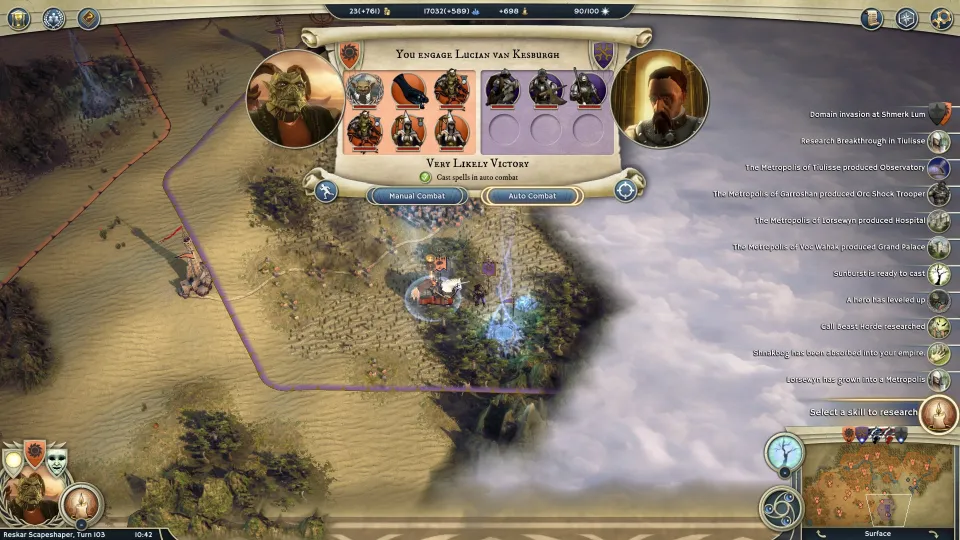Click the candle icon to select research skill

point(938,413)
